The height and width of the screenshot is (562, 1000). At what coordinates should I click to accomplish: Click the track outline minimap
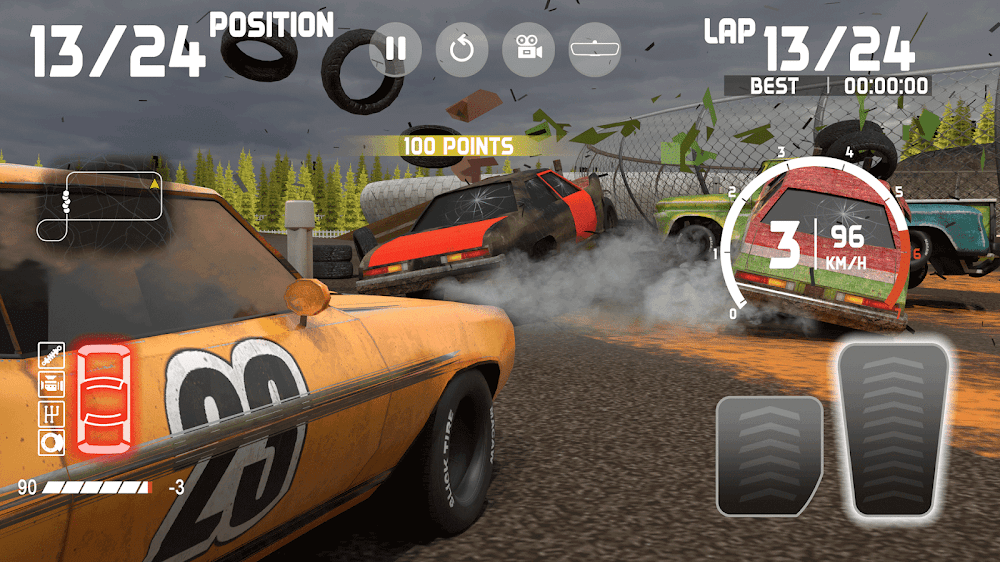[99, 206]
